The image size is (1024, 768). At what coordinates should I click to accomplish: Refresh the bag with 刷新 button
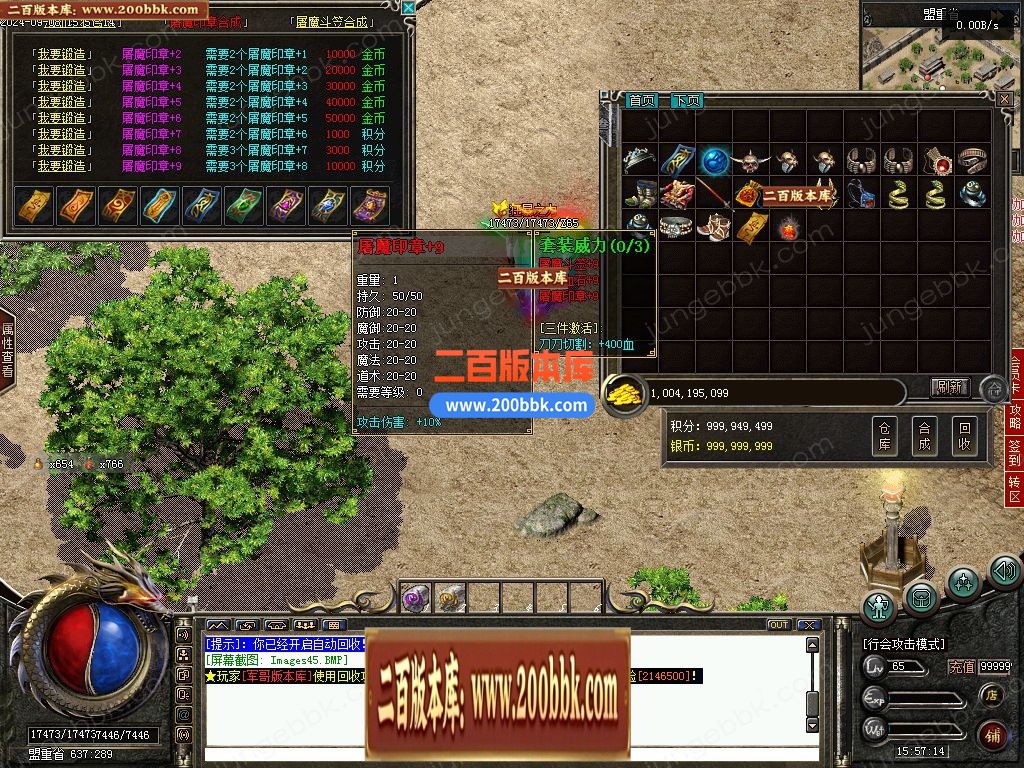coord(950,387)
